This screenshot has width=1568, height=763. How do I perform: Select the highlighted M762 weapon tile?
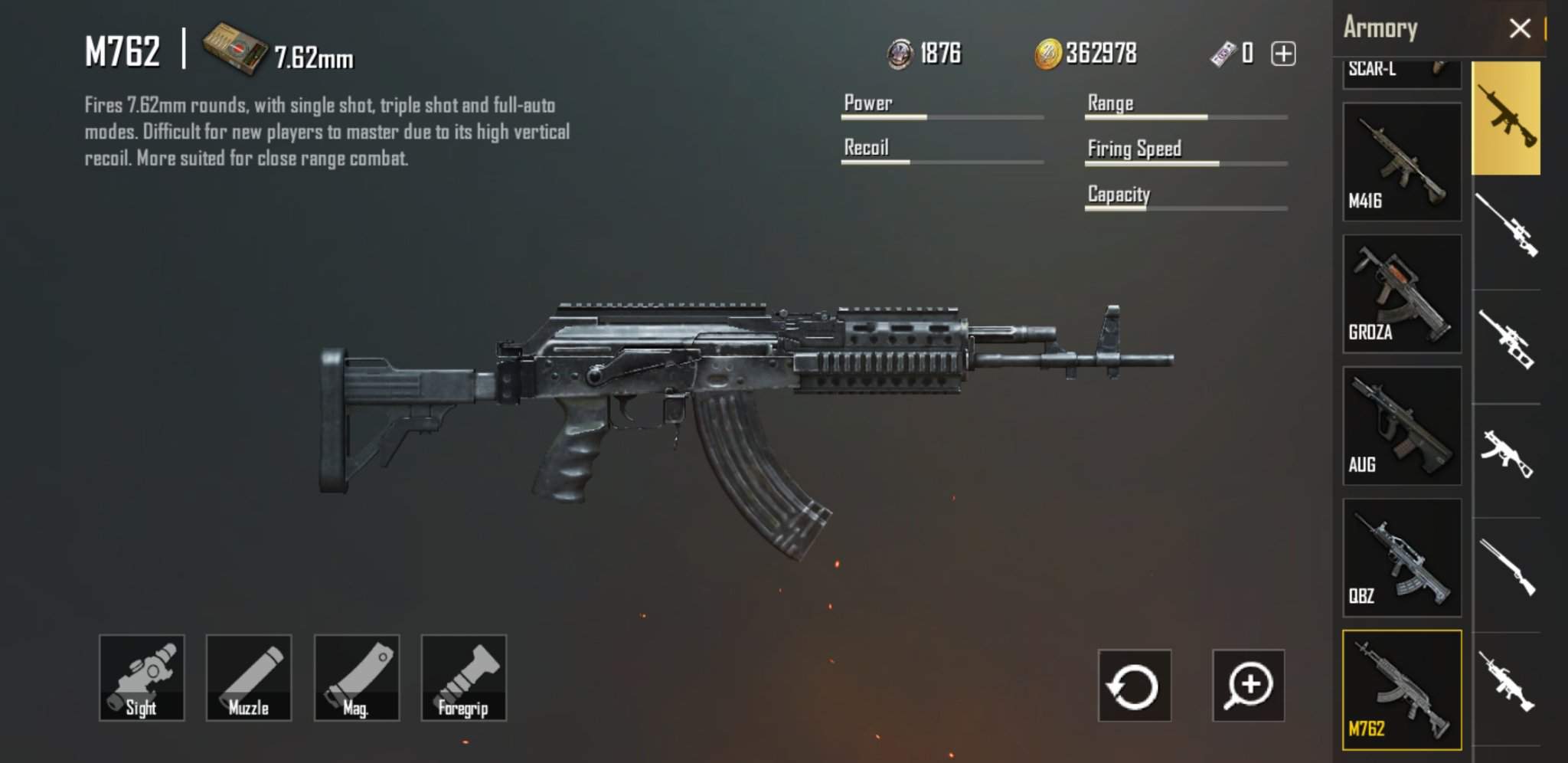(1402, 689)
